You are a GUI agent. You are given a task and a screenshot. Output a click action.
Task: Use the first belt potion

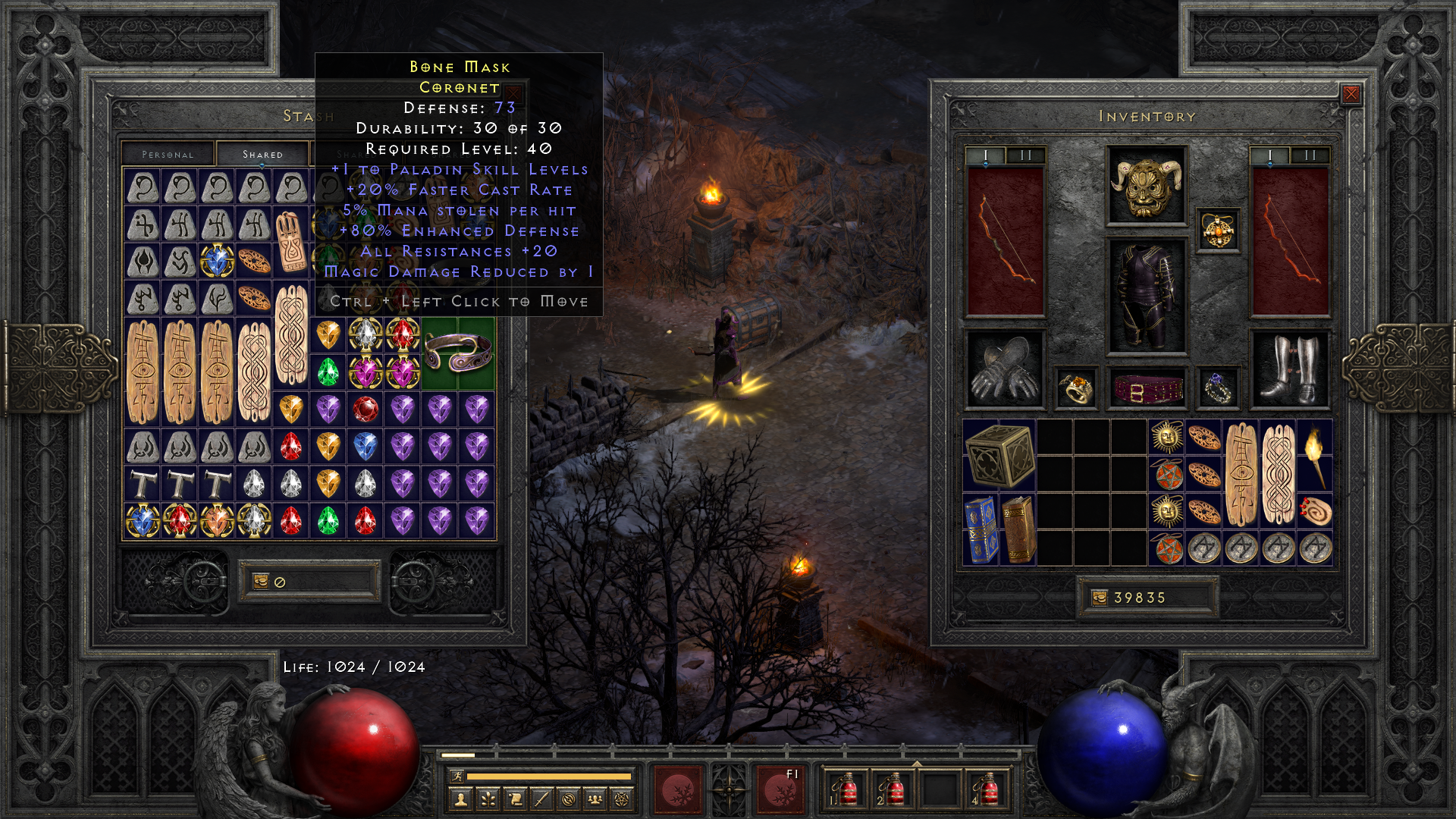pos(844,789)
